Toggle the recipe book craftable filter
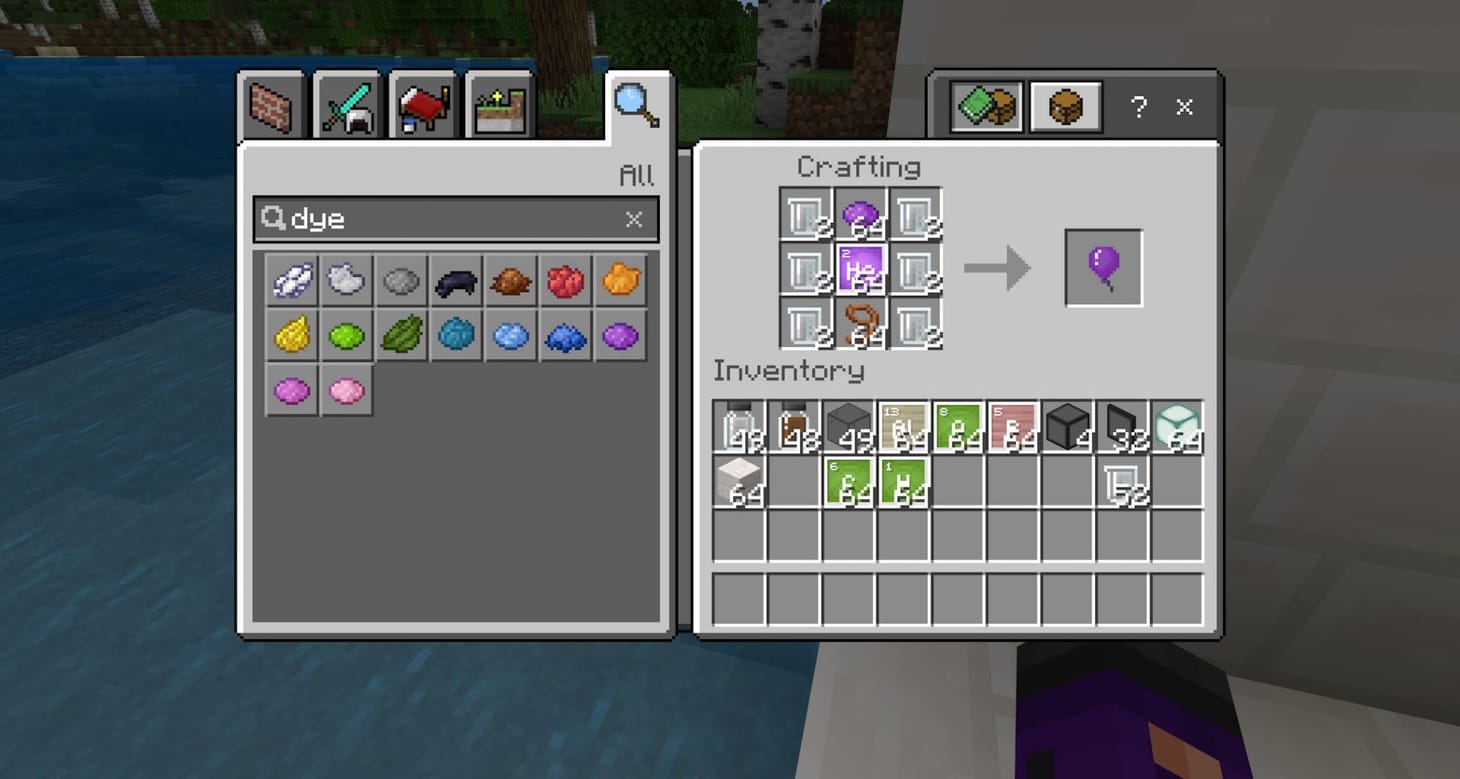This screenshot has width=1460, height=779. [x=988, y=107]
